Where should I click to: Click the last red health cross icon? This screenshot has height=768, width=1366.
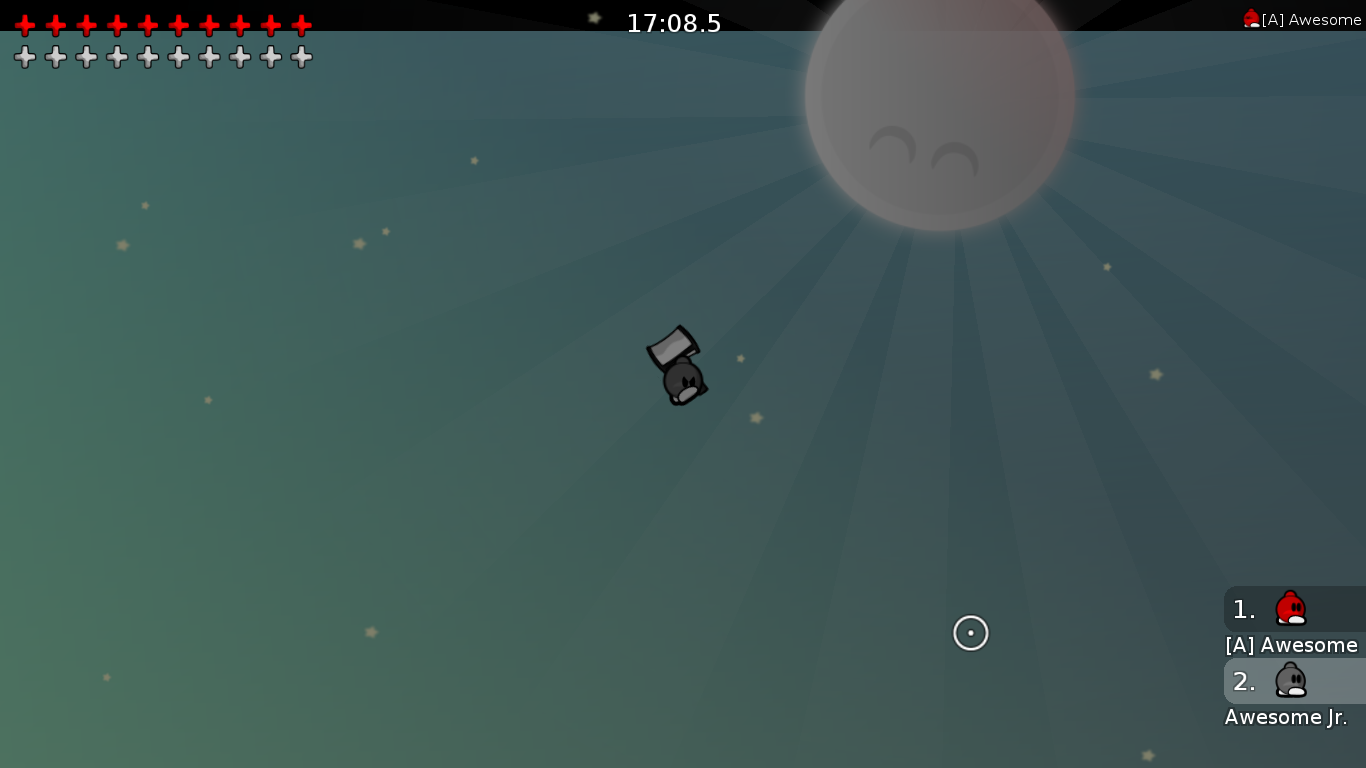pyautogui.click(x=300, y=25)
